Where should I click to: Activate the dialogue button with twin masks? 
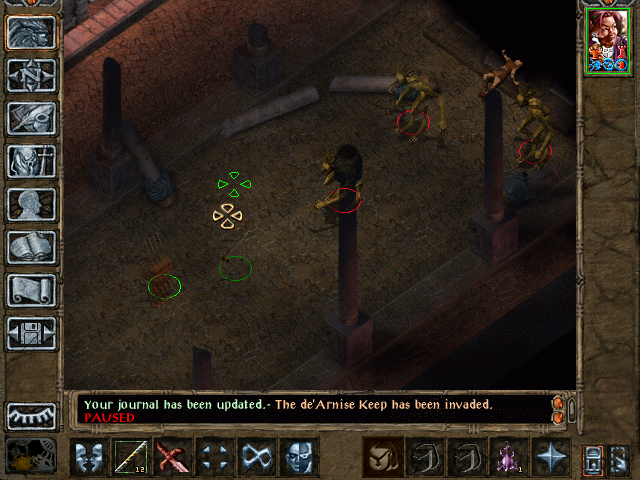click(90, 458)
